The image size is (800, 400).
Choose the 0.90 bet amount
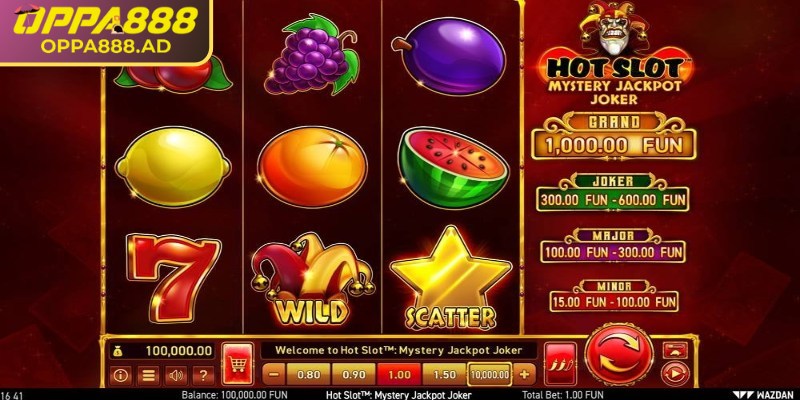(x=353, y=375)
